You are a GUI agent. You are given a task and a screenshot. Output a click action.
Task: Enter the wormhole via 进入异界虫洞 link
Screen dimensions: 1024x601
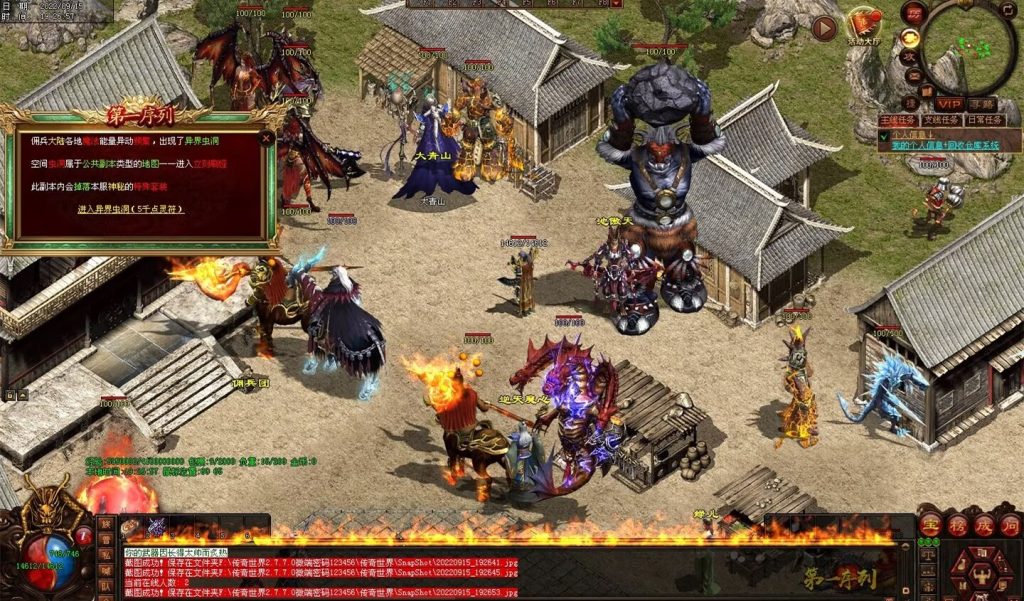tap(131, 210)
